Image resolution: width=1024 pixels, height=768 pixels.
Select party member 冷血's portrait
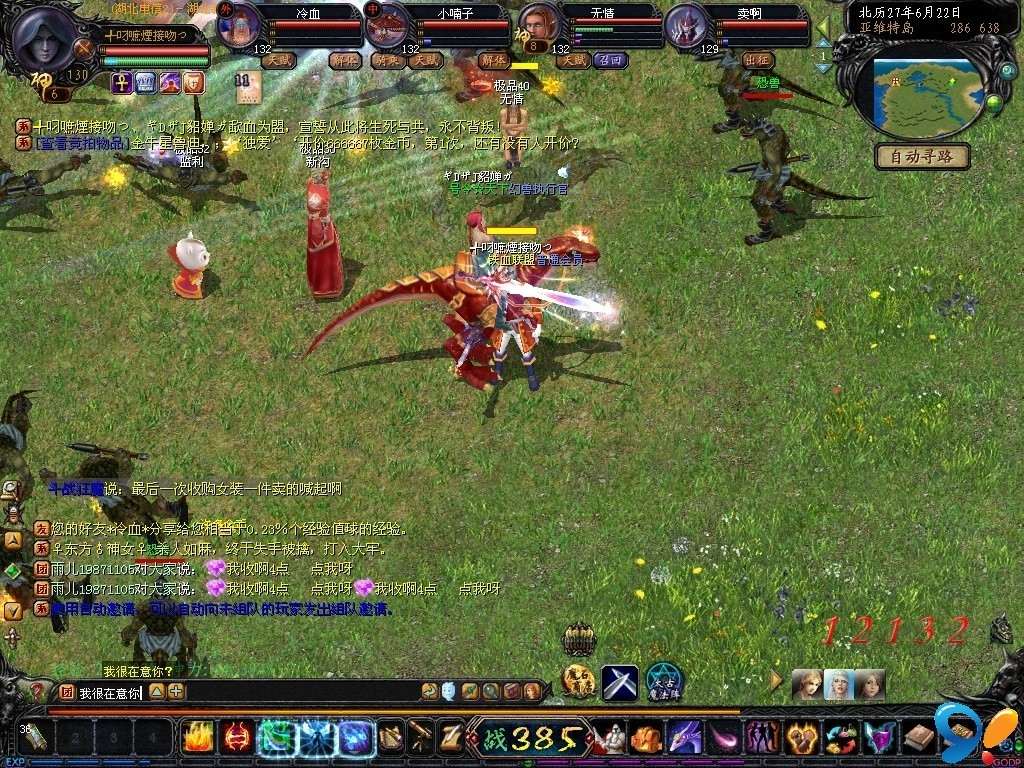click(239, 26)
